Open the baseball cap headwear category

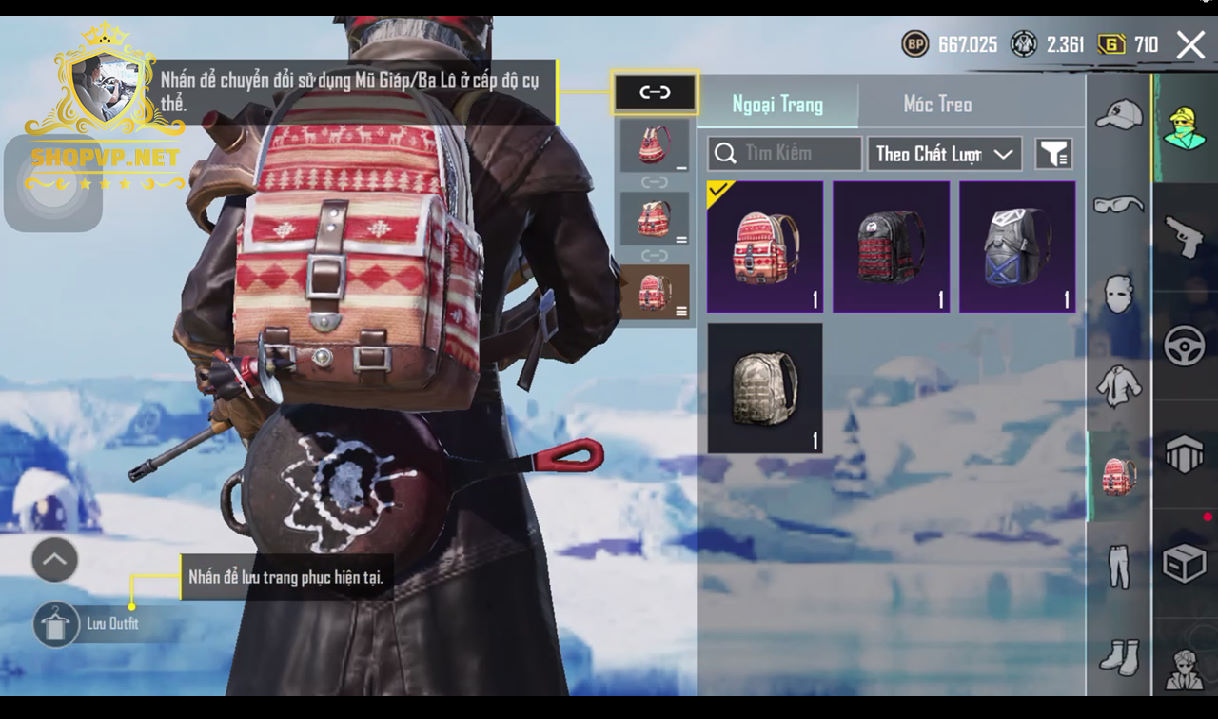tap(1118, 114)
